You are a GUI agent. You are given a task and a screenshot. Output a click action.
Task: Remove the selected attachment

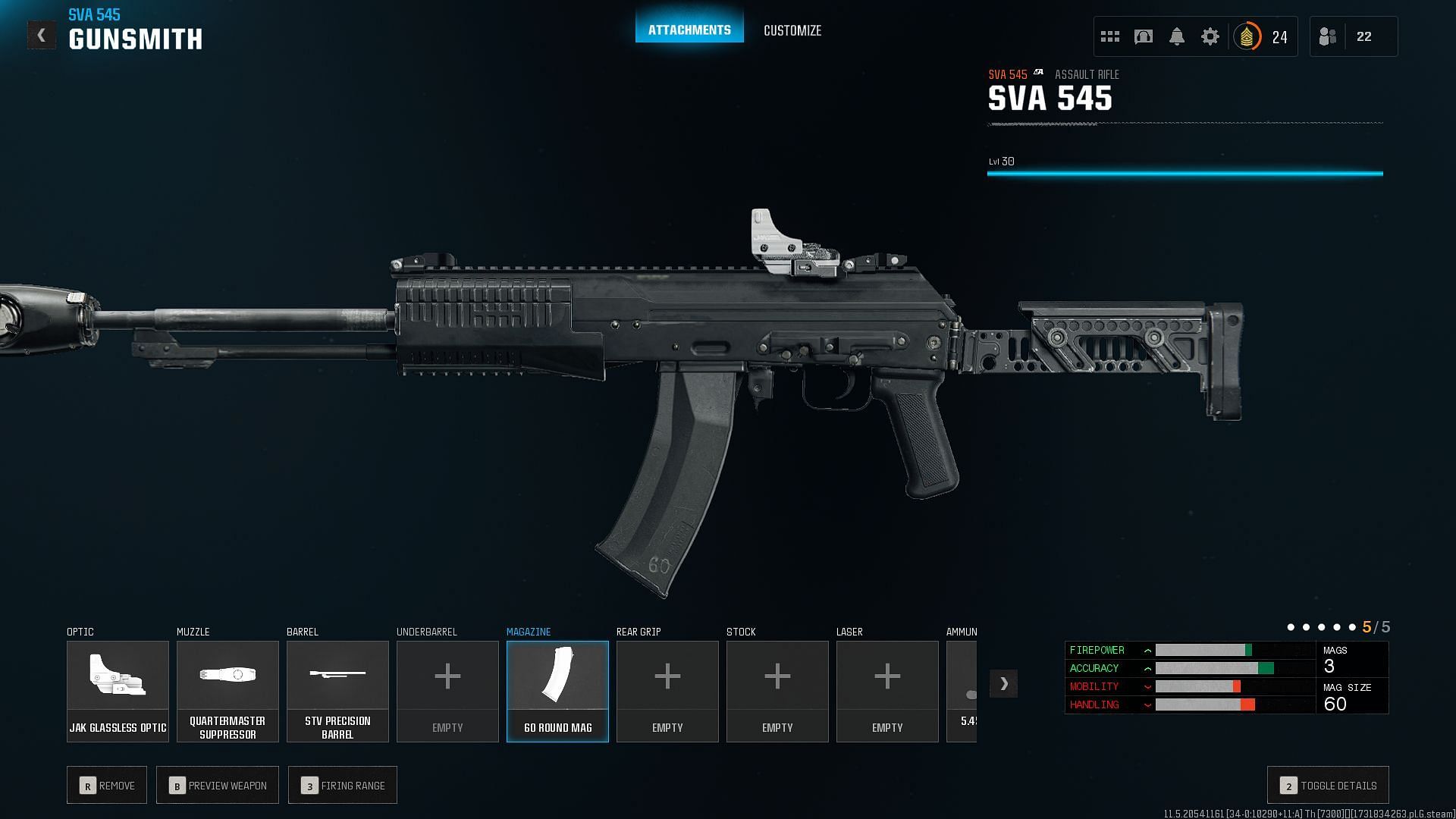point(107,786)
